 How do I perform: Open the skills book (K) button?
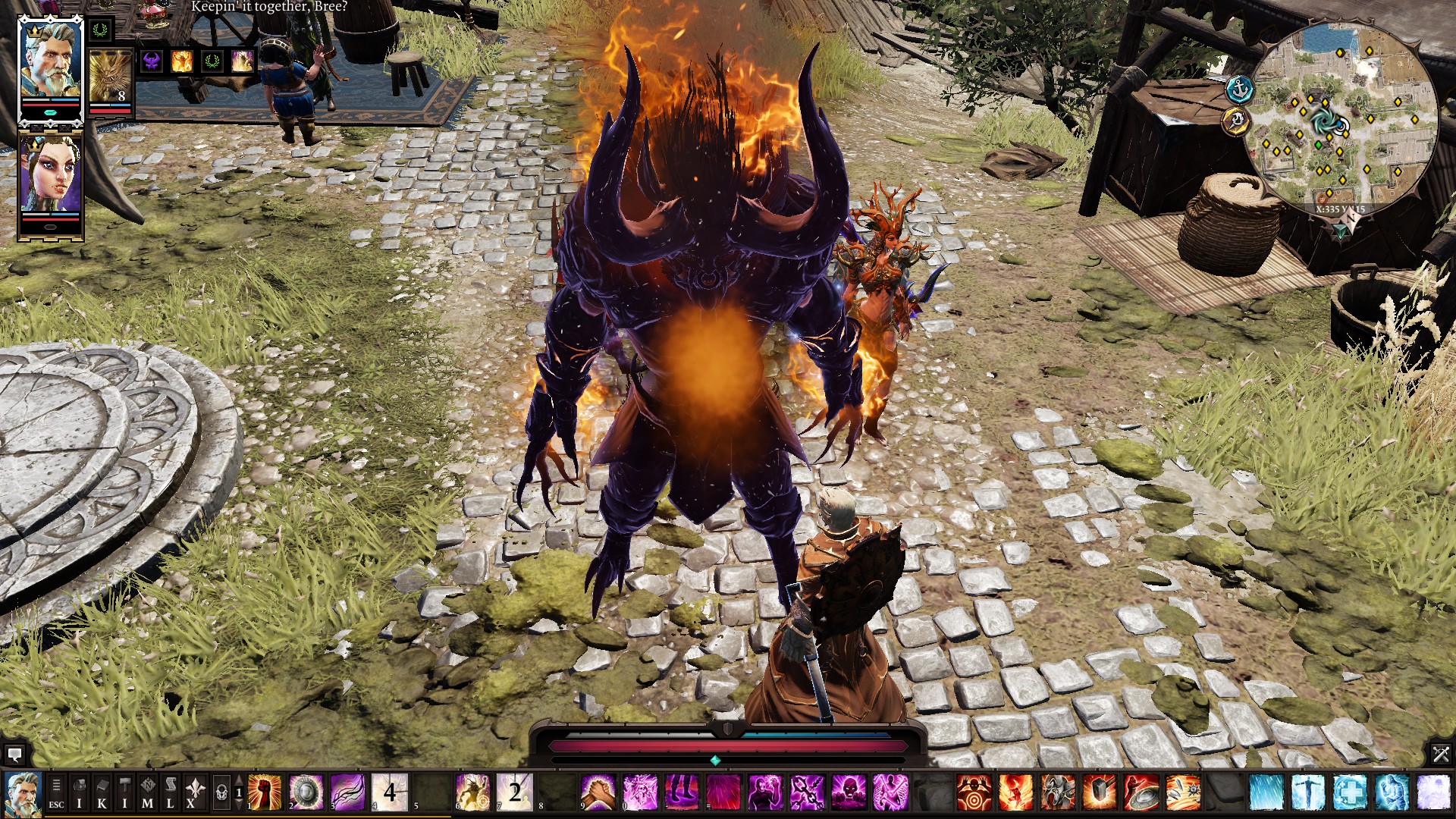(x=102, y=793)
